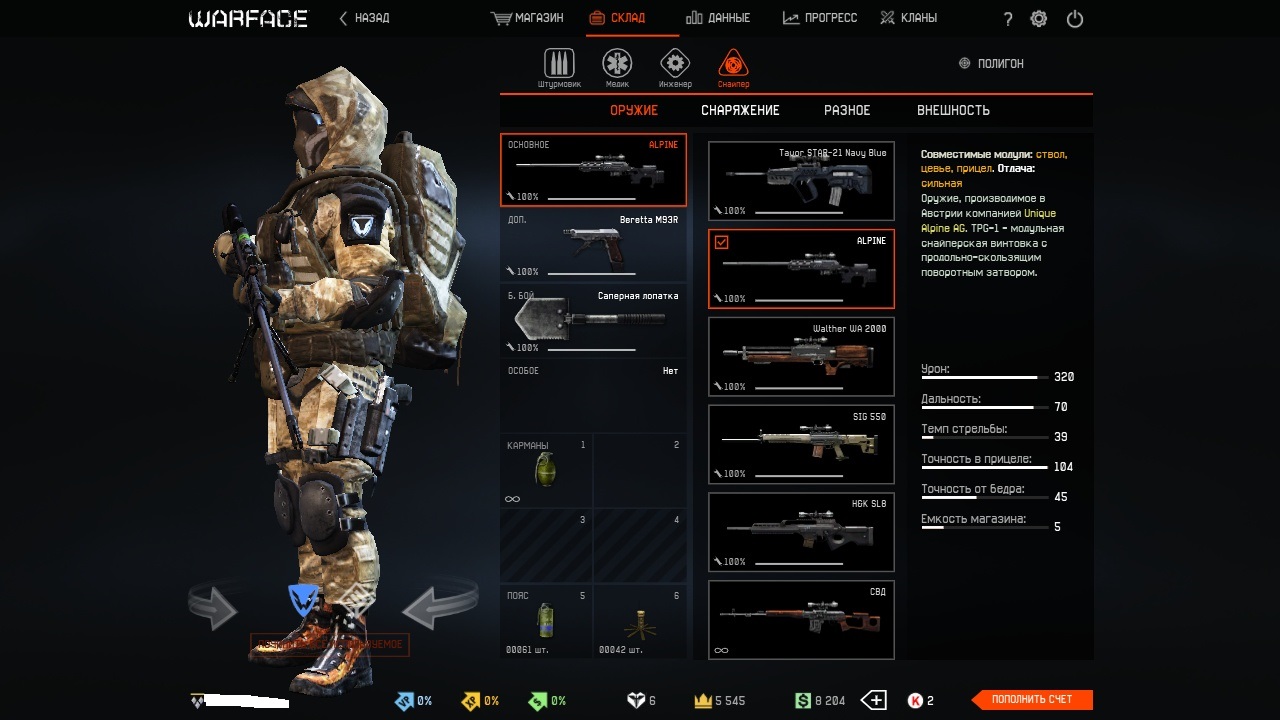Select the Саперная лопатка melee slot

coord(594,321)
